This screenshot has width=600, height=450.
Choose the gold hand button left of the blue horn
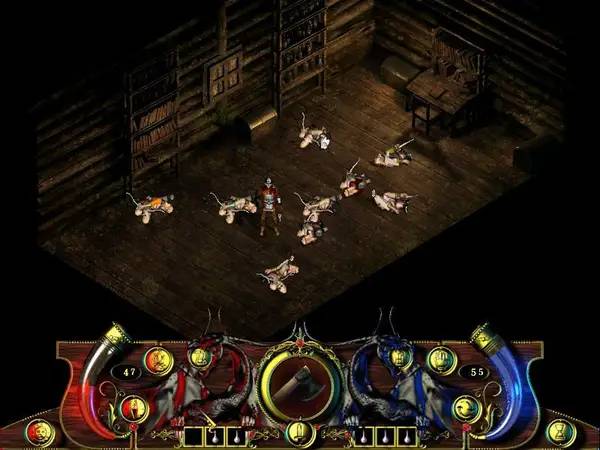click(440, 360)
